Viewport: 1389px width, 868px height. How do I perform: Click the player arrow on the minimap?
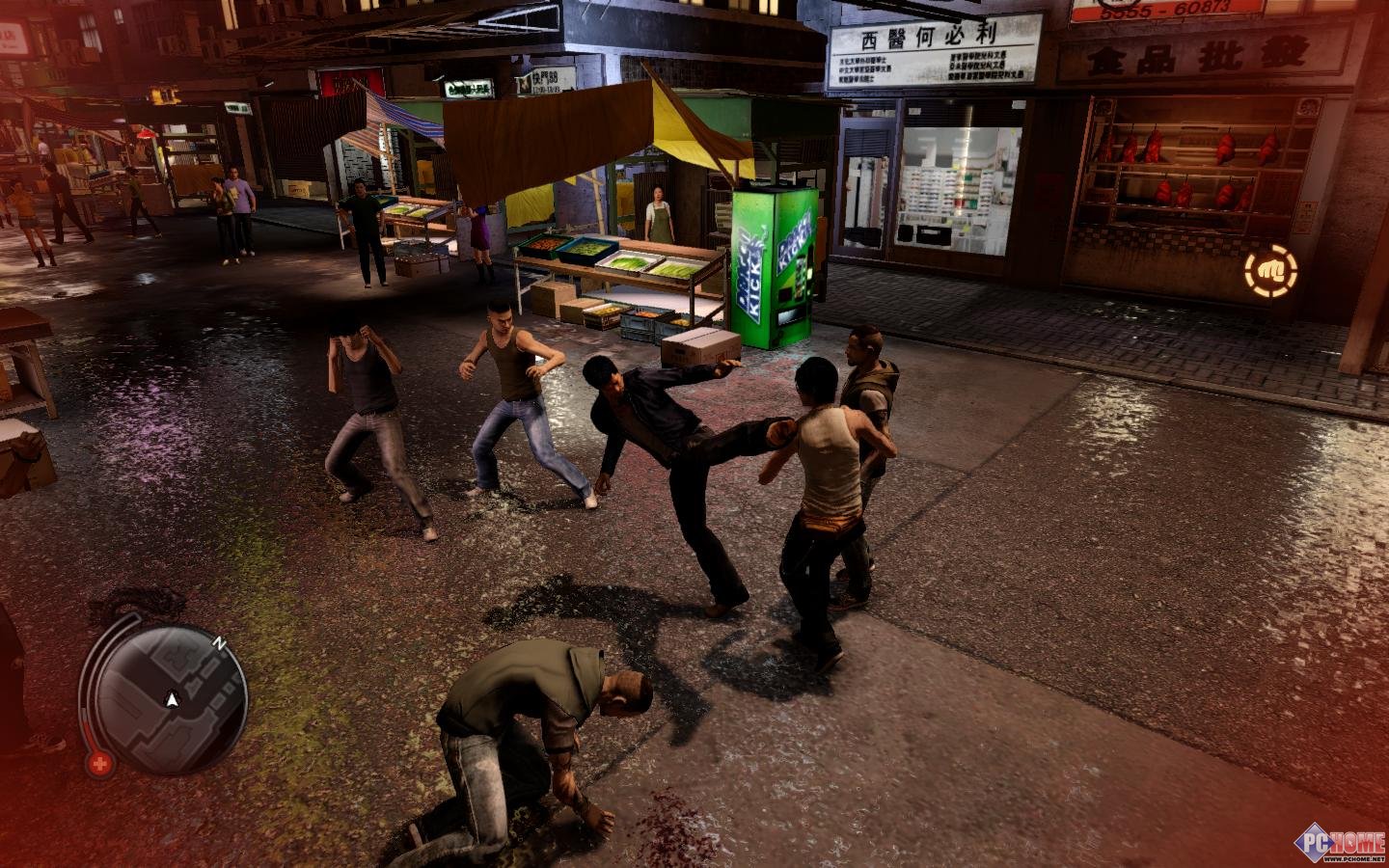172,698
